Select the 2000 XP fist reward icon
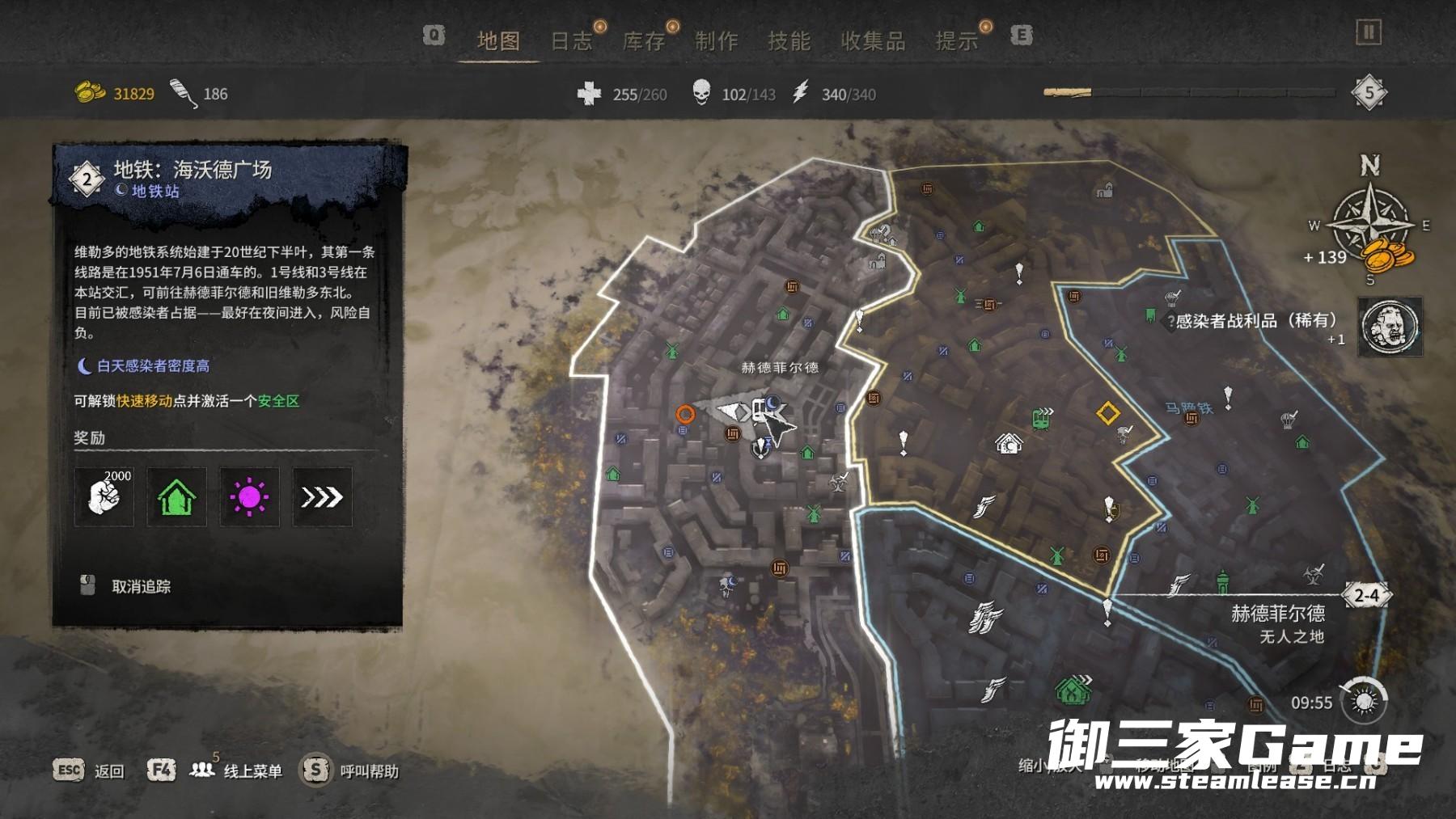 [104, 497]
